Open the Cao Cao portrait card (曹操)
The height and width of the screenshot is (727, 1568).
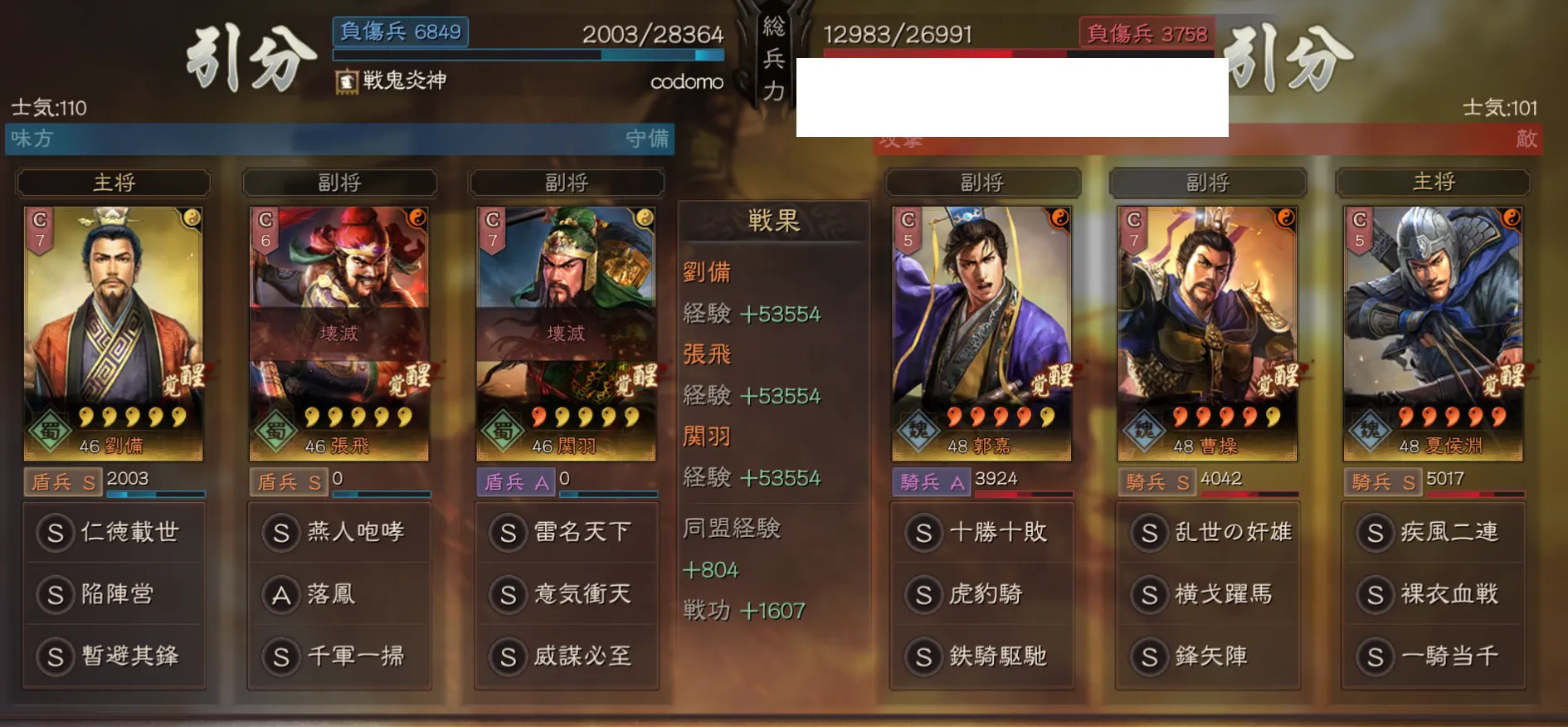[1207, 332]
